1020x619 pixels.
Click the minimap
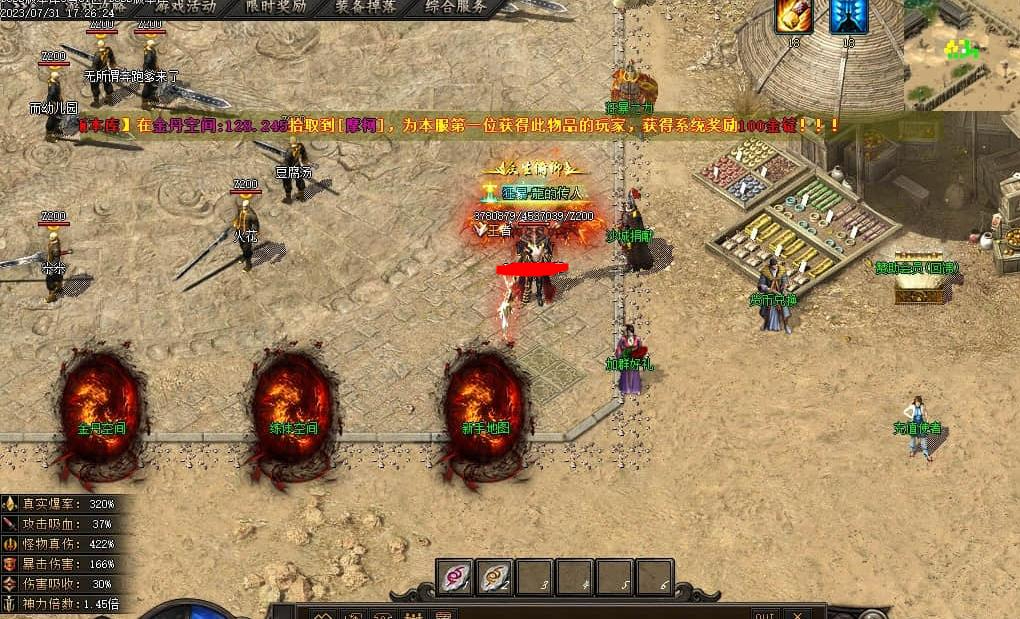pyautogui.click(x=962, y=54)
